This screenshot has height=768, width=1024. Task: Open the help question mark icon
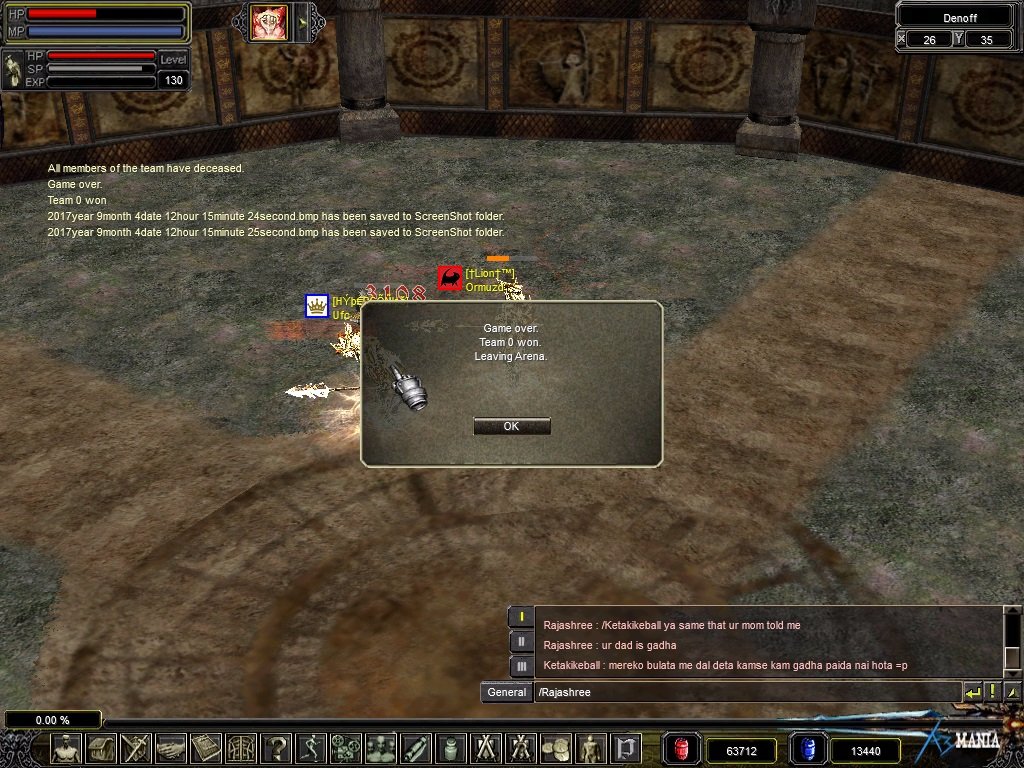point(276,748)
